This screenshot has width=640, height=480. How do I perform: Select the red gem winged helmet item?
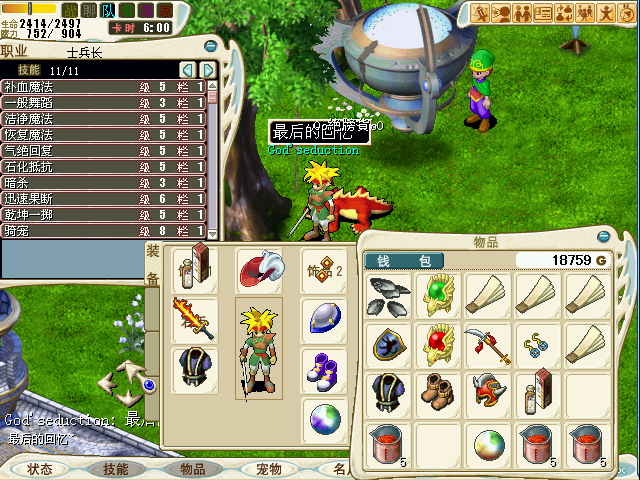click(x=437, y=344)
